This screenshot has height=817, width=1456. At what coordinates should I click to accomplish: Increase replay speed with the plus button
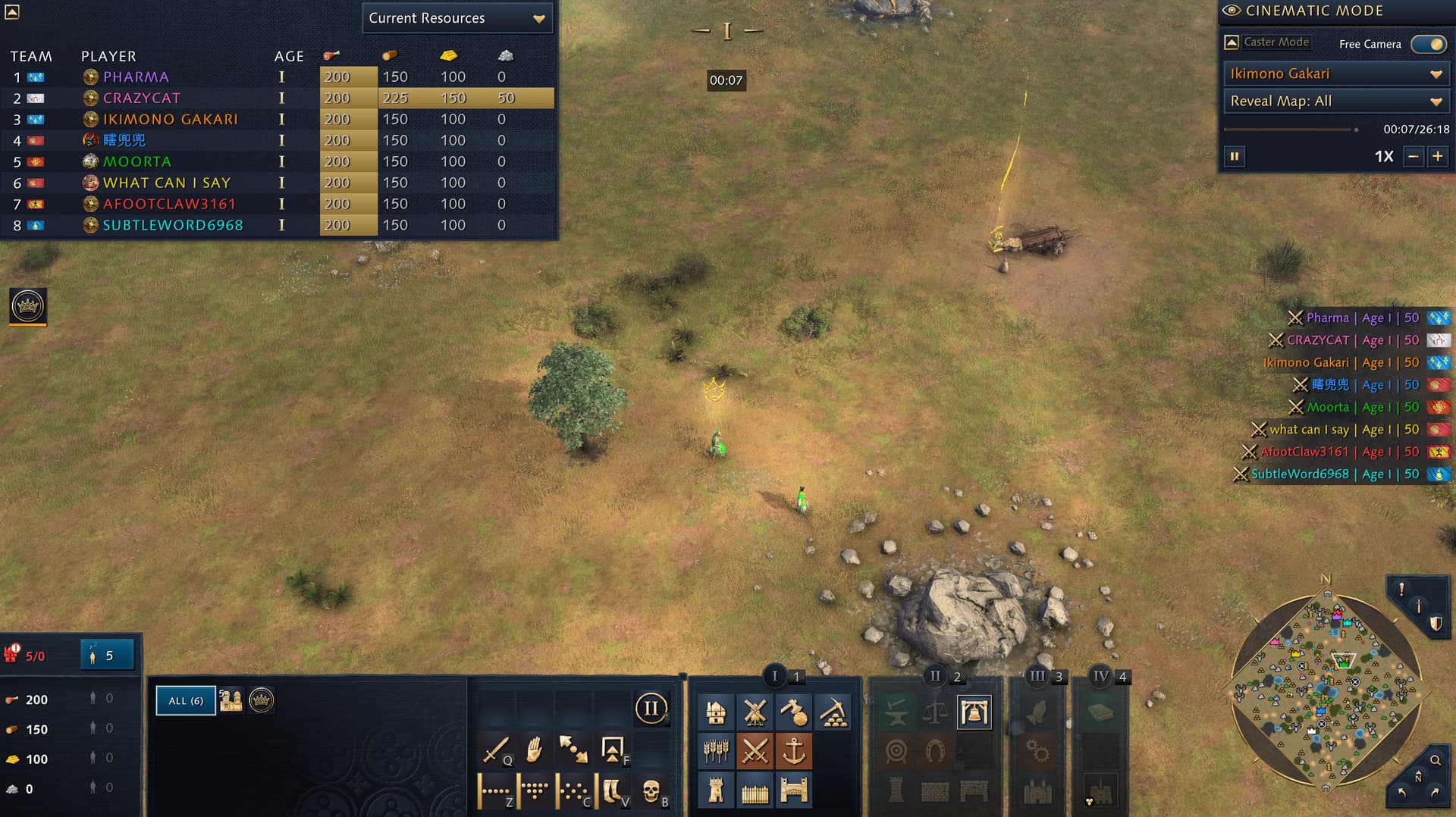pyautogui.click(x=1437, y=157)
